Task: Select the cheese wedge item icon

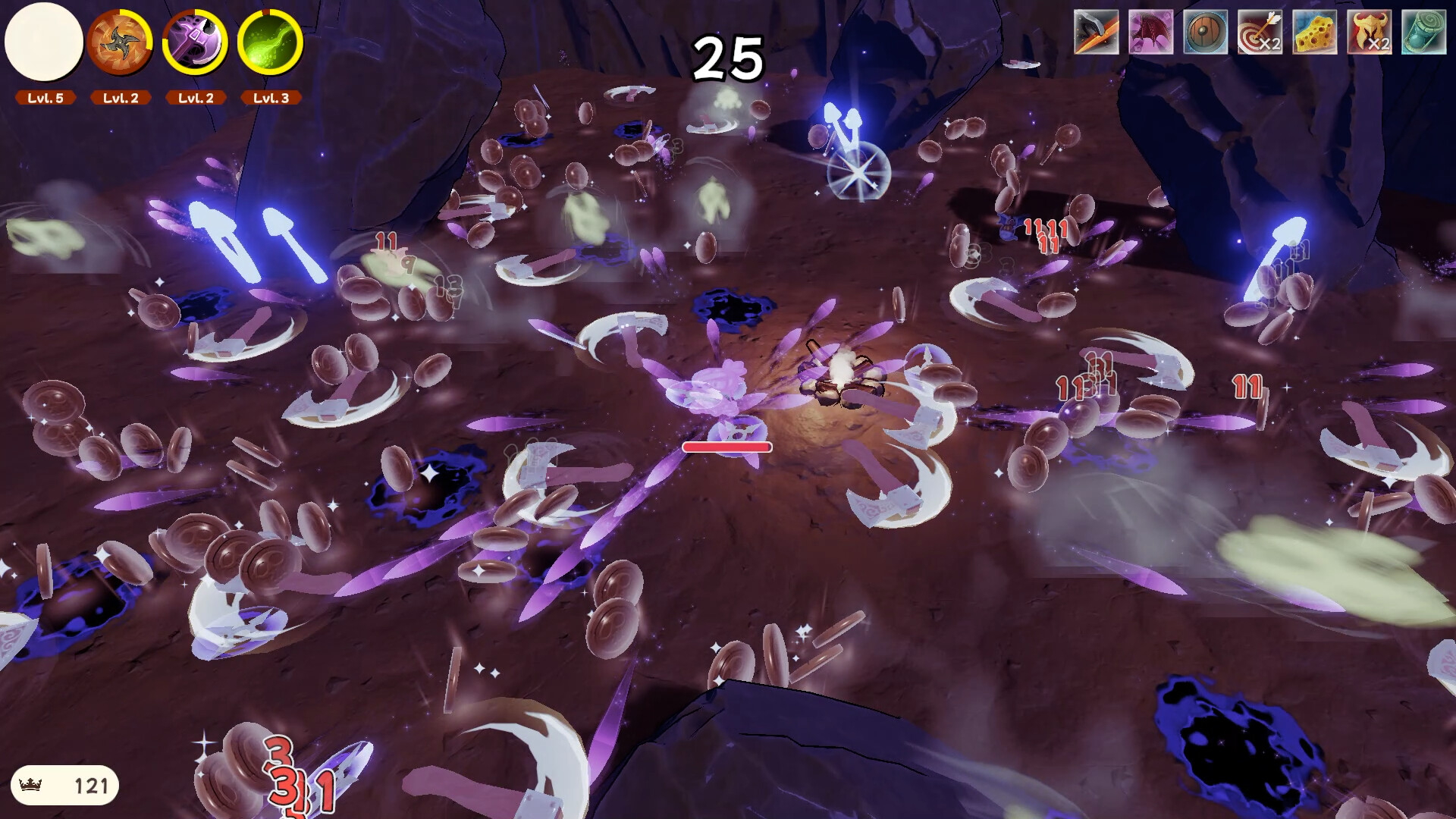Action: (x=1314, y=32)
